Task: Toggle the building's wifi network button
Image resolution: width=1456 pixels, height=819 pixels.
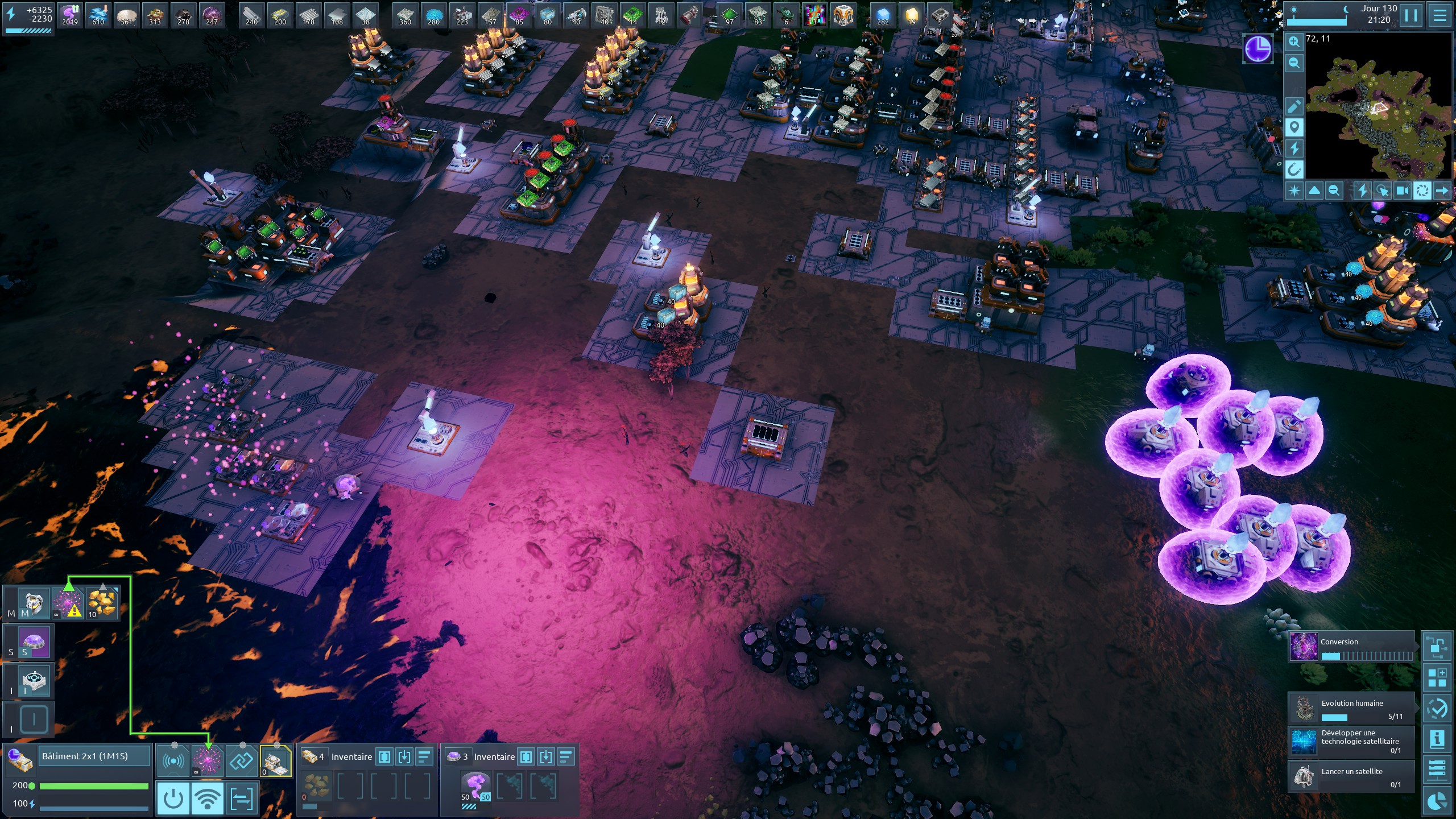Action: pyautogui.click(x=207, y=799)
